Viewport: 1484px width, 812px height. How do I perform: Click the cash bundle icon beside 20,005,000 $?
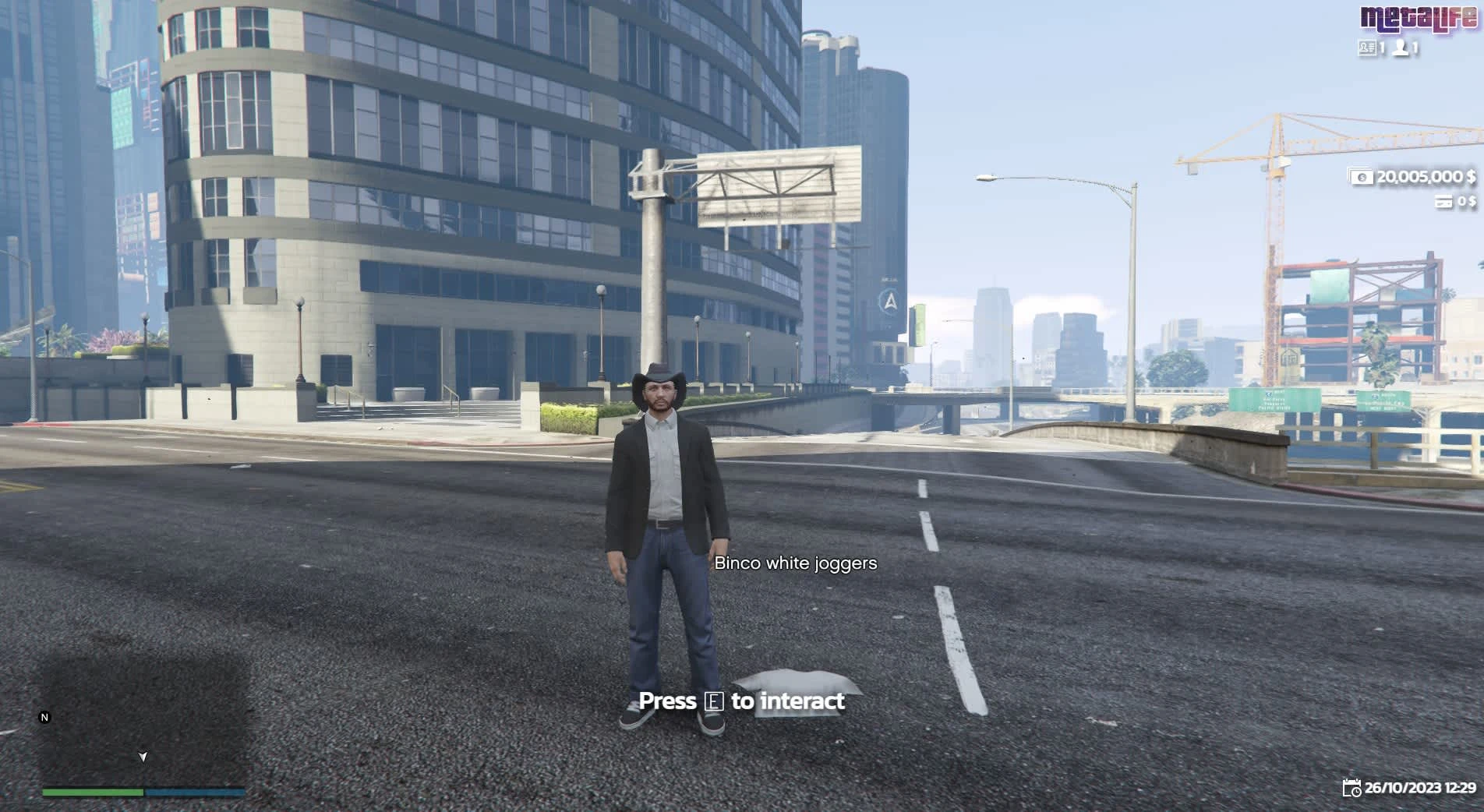[x=1361, y=177]
